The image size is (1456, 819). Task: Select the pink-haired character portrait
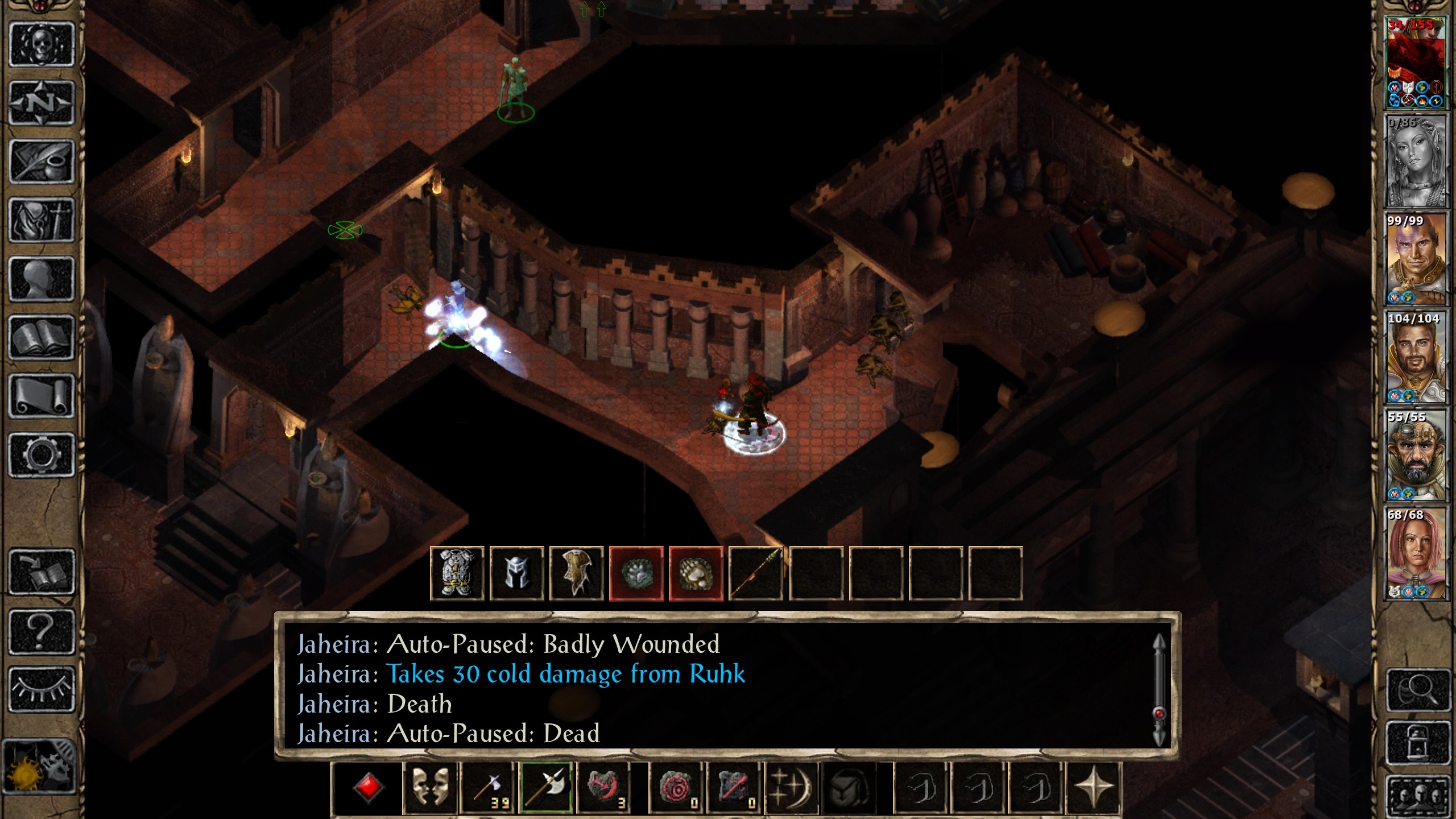(x=1415, y=553)
